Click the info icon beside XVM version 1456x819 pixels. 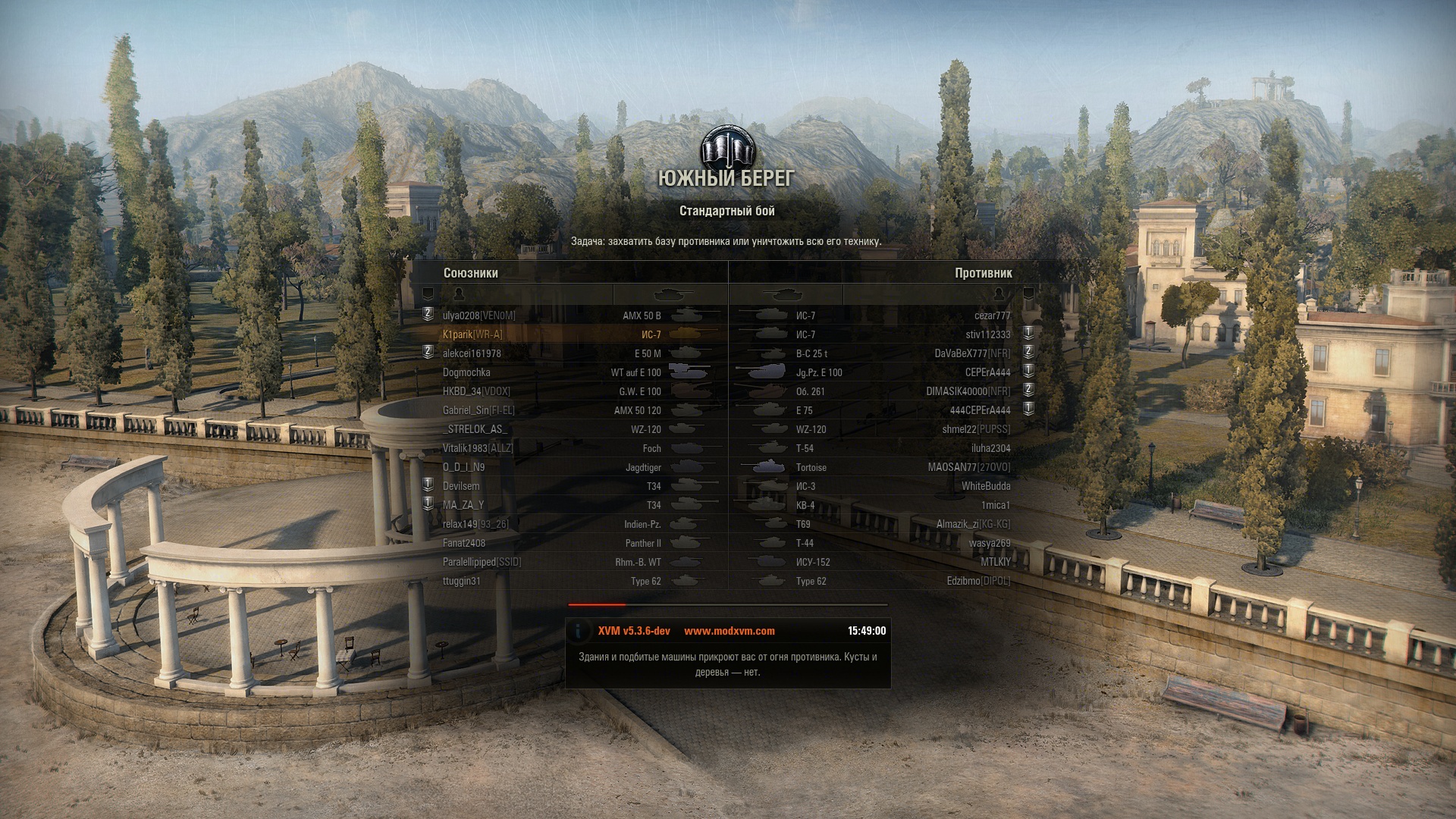pyautogui.click(x=579, y=631)
